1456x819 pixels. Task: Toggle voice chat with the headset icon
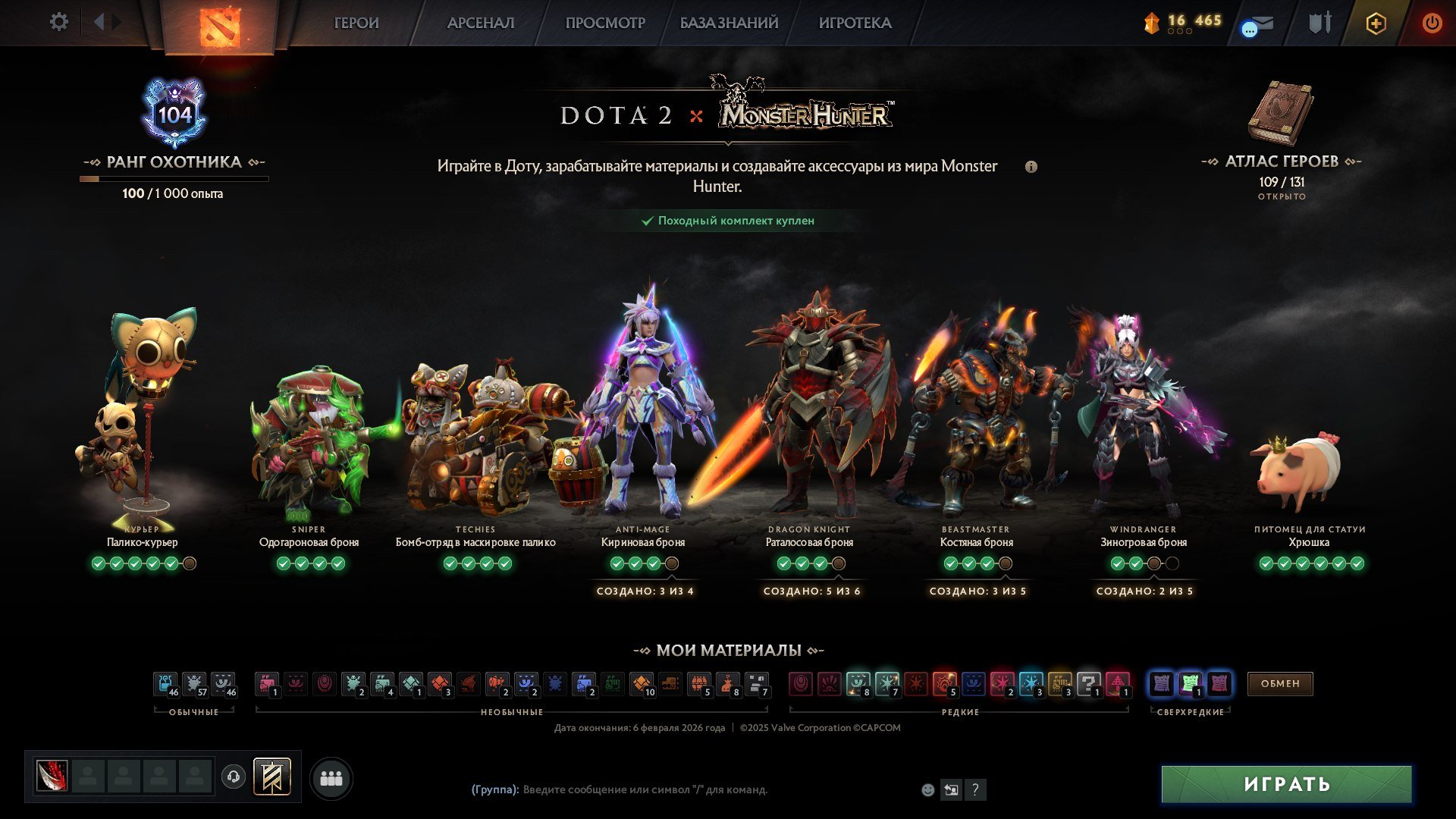[233, 777]
